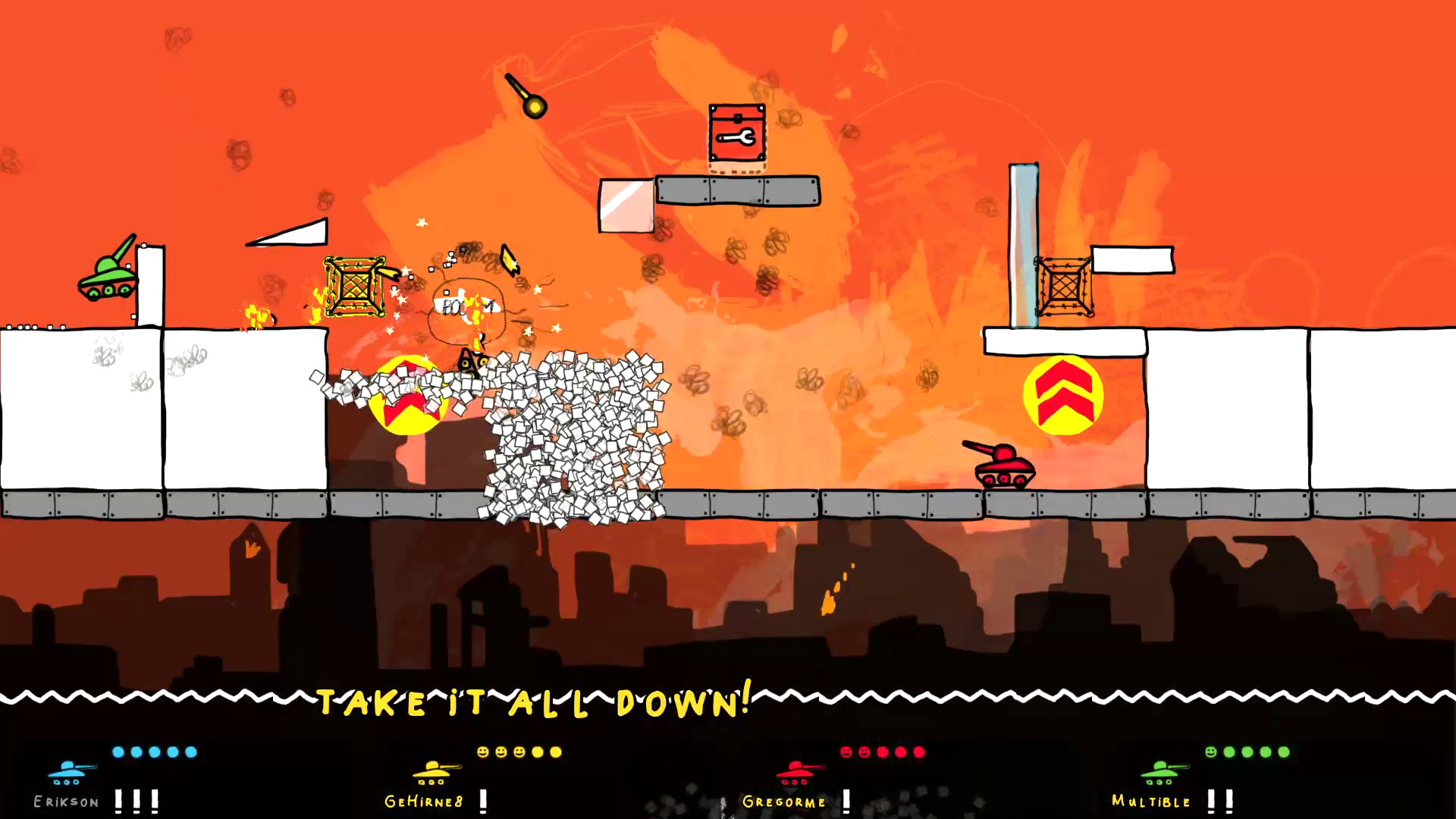Select the name label Gregorme
The height and width of the screenshot is (819, 1456).
[785, 802]
